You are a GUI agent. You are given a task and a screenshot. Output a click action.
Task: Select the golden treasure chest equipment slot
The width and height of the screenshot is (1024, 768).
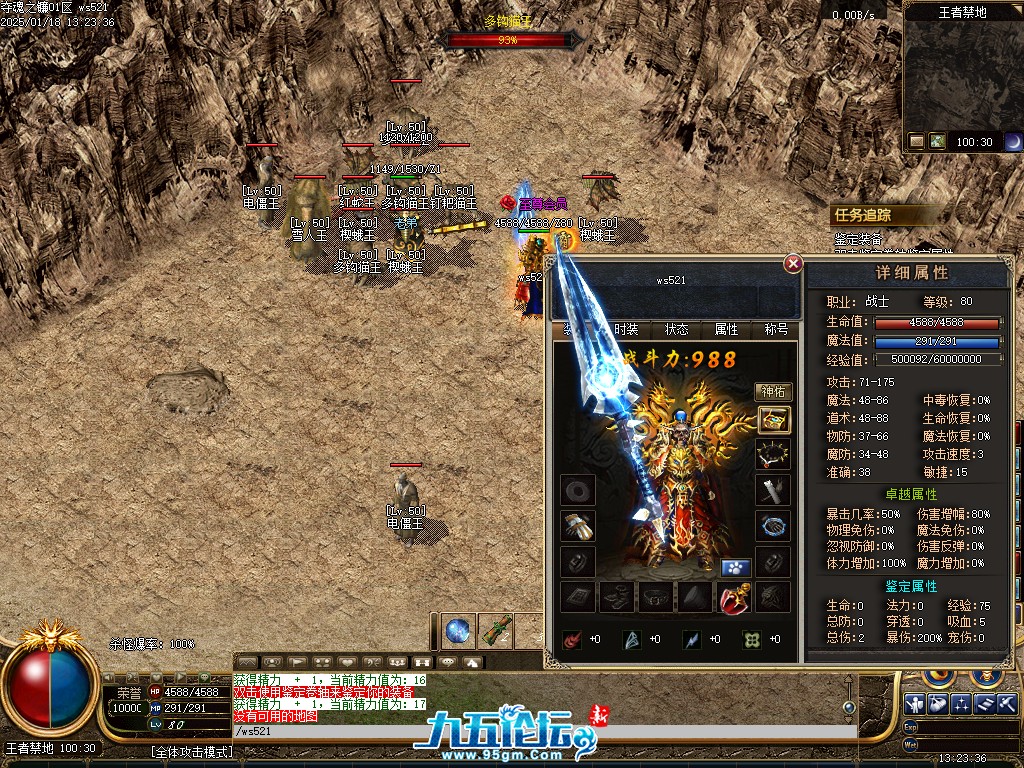774,420
